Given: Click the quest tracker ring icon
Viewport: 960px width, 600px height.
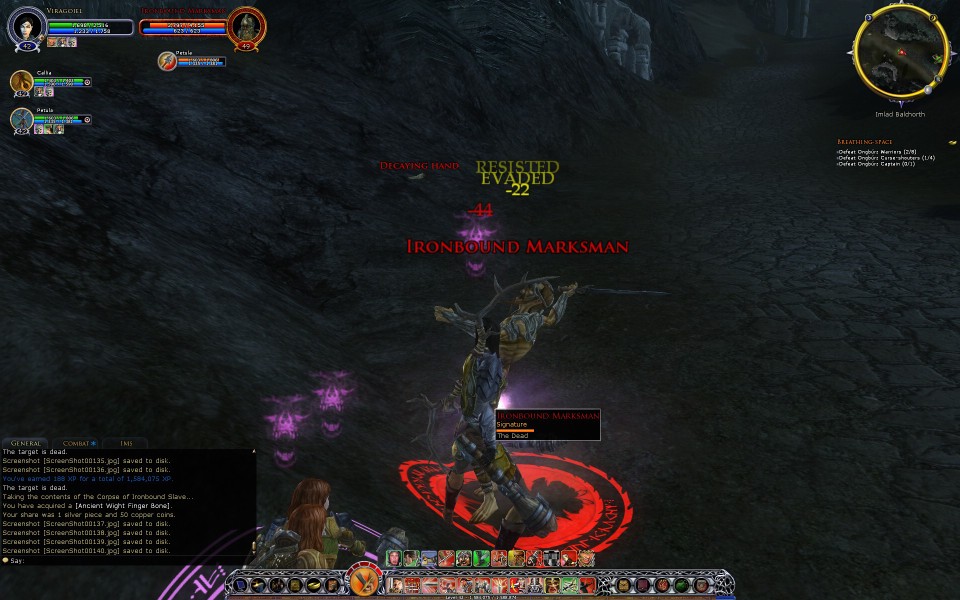Looking at the screenshot, I should pyautogui.click(x=953, y=143).
